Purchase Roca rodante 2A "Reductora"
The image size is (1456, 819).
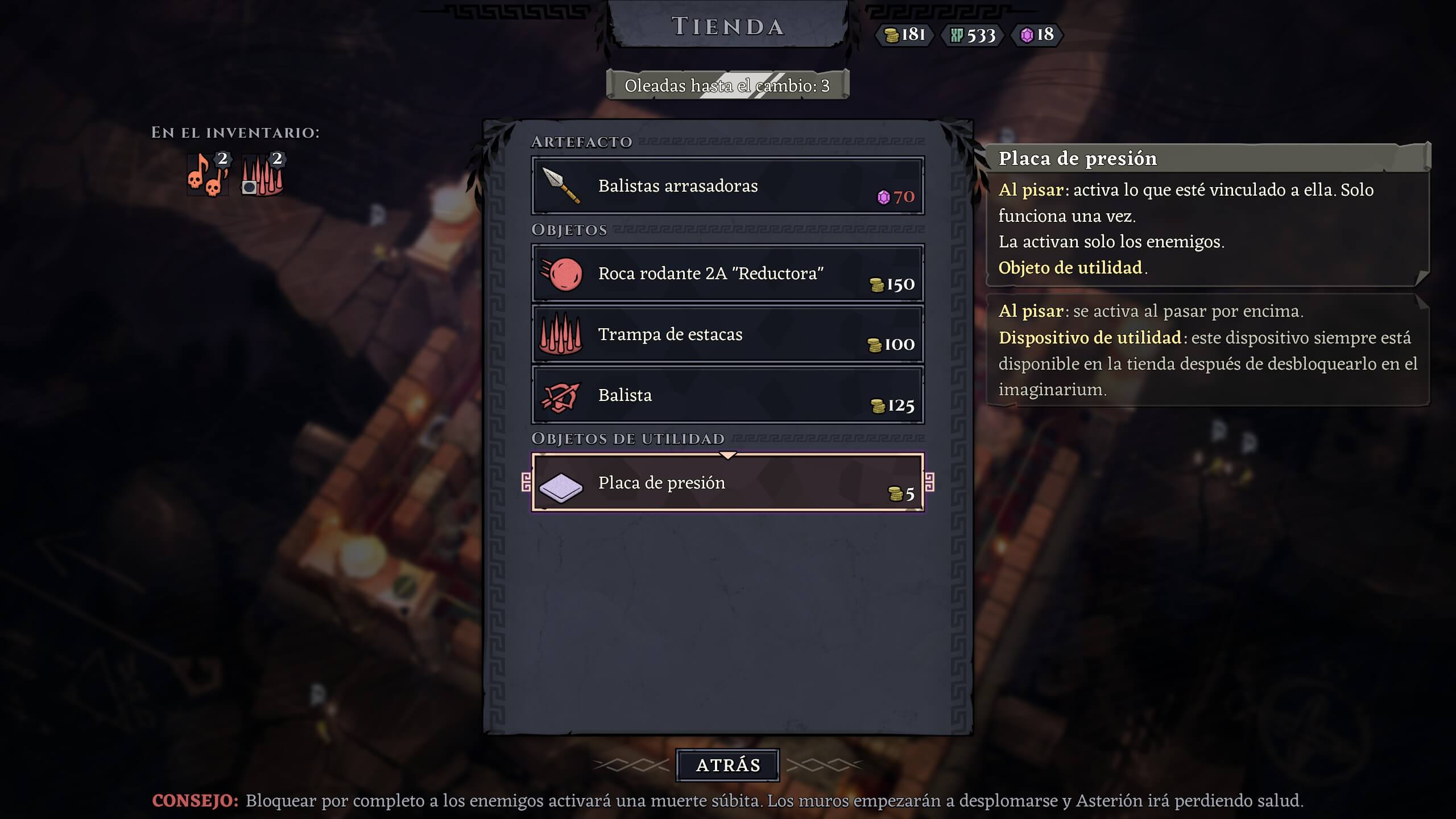click(727, 274)
